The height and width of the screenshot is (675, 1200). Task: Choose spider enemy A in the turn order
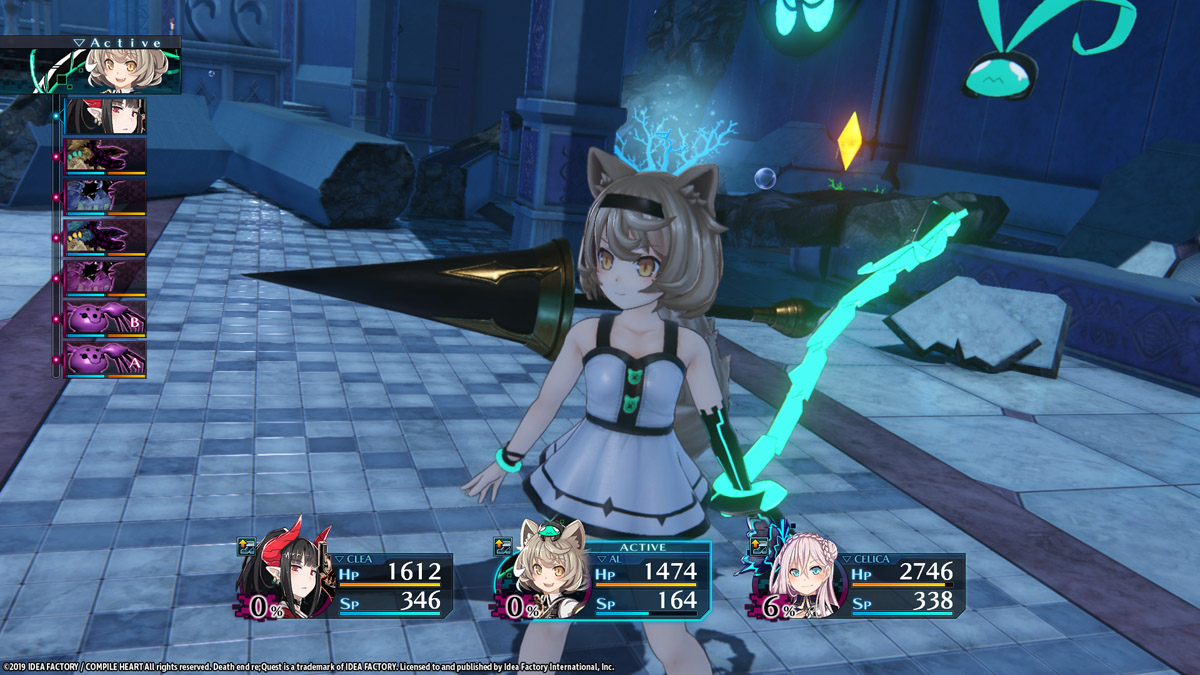click(105, 358)
